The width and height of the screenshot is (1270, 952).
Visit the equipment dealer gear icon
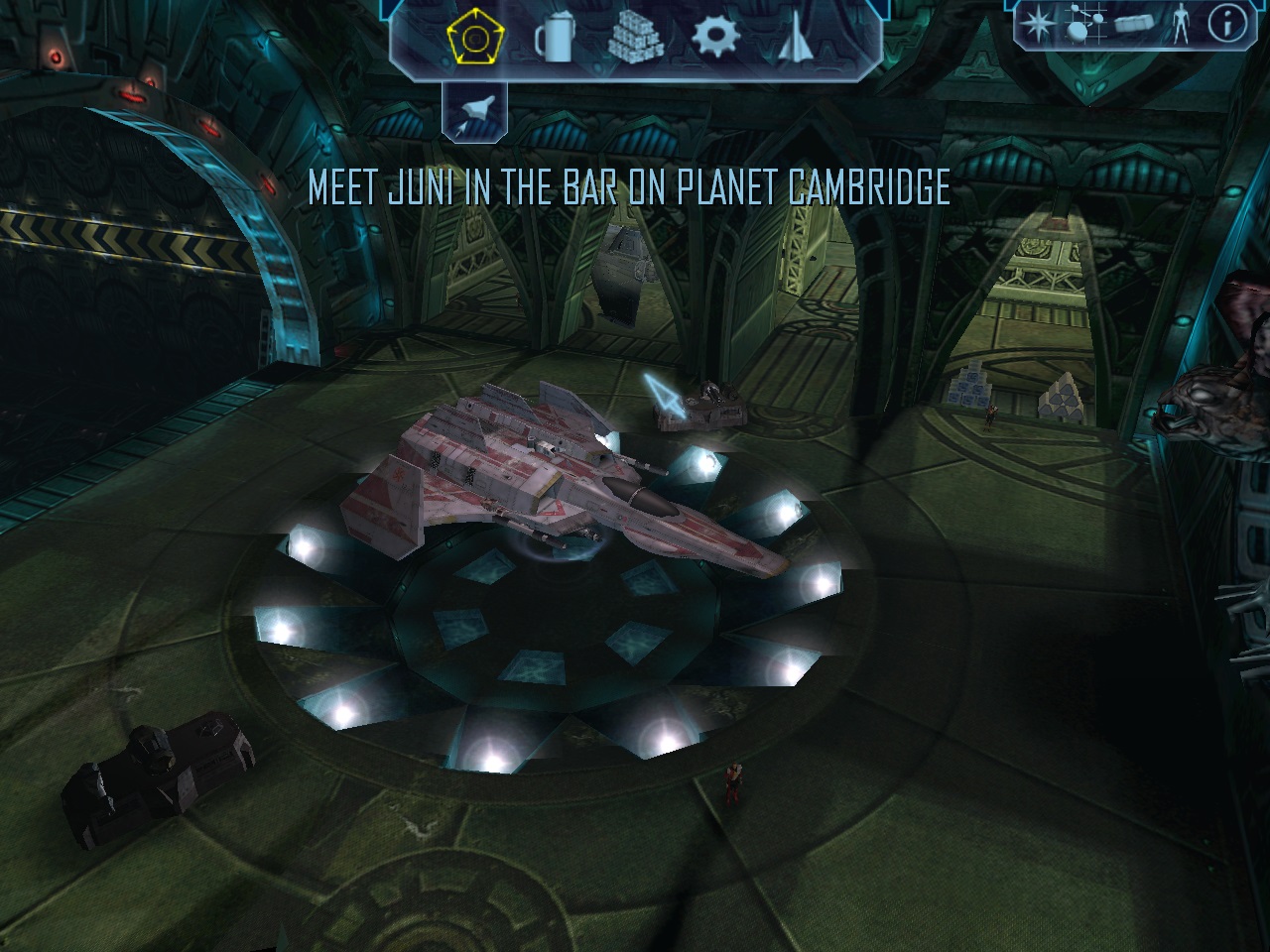[711, 38]
